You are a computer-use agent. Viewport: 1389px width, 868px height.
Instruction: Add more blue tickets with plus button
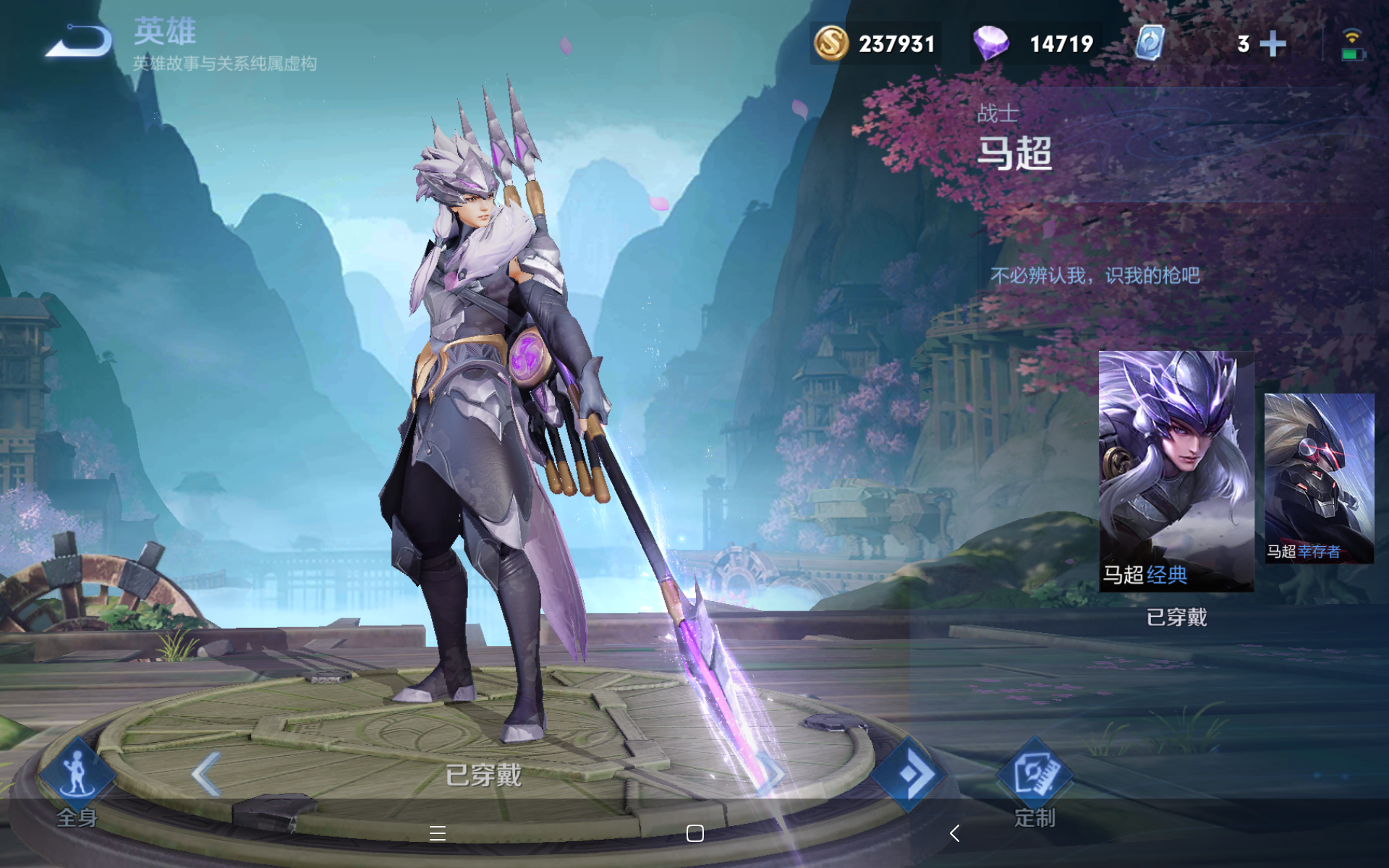click(x=1273, y=44)
